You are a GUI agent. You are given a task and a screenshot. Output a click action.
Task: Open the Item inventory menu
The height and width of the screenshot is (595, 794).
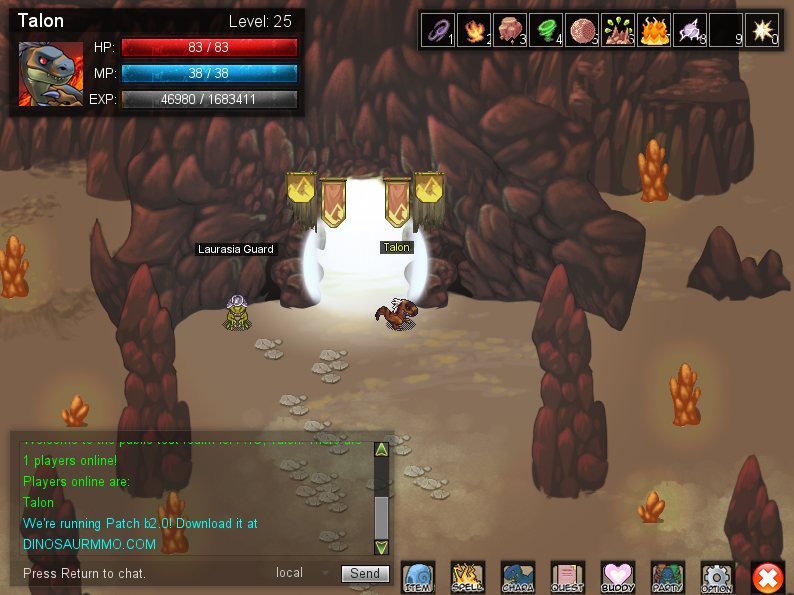418,577
